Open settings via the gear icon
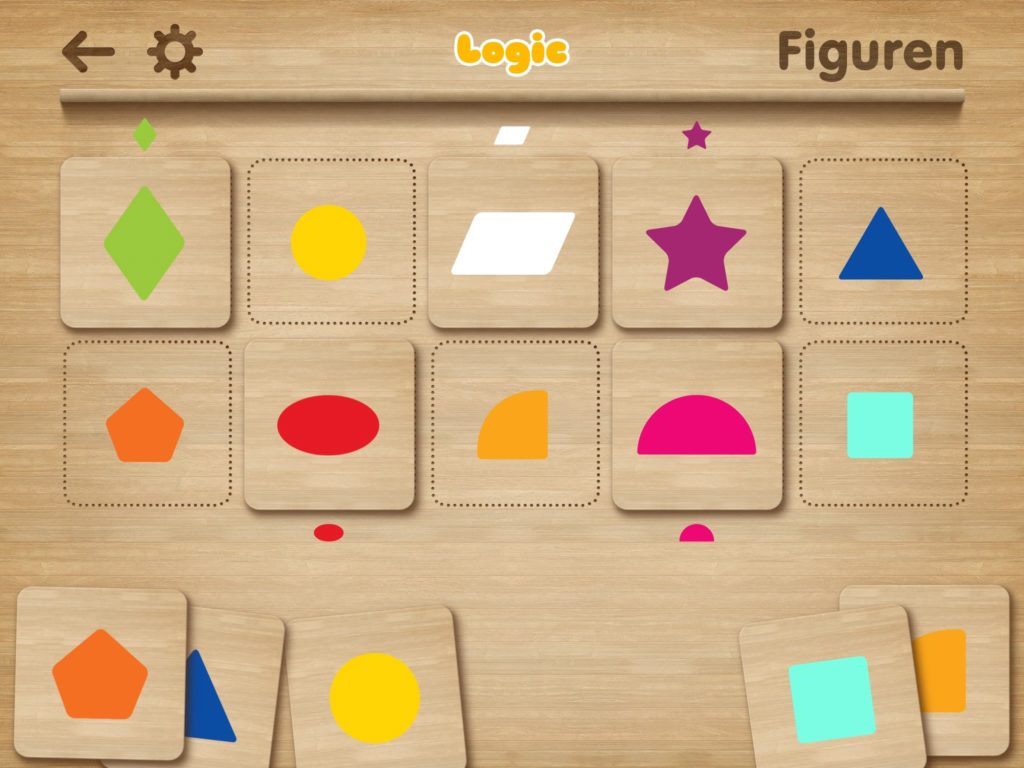1024x768 pixels. (175, 52)
